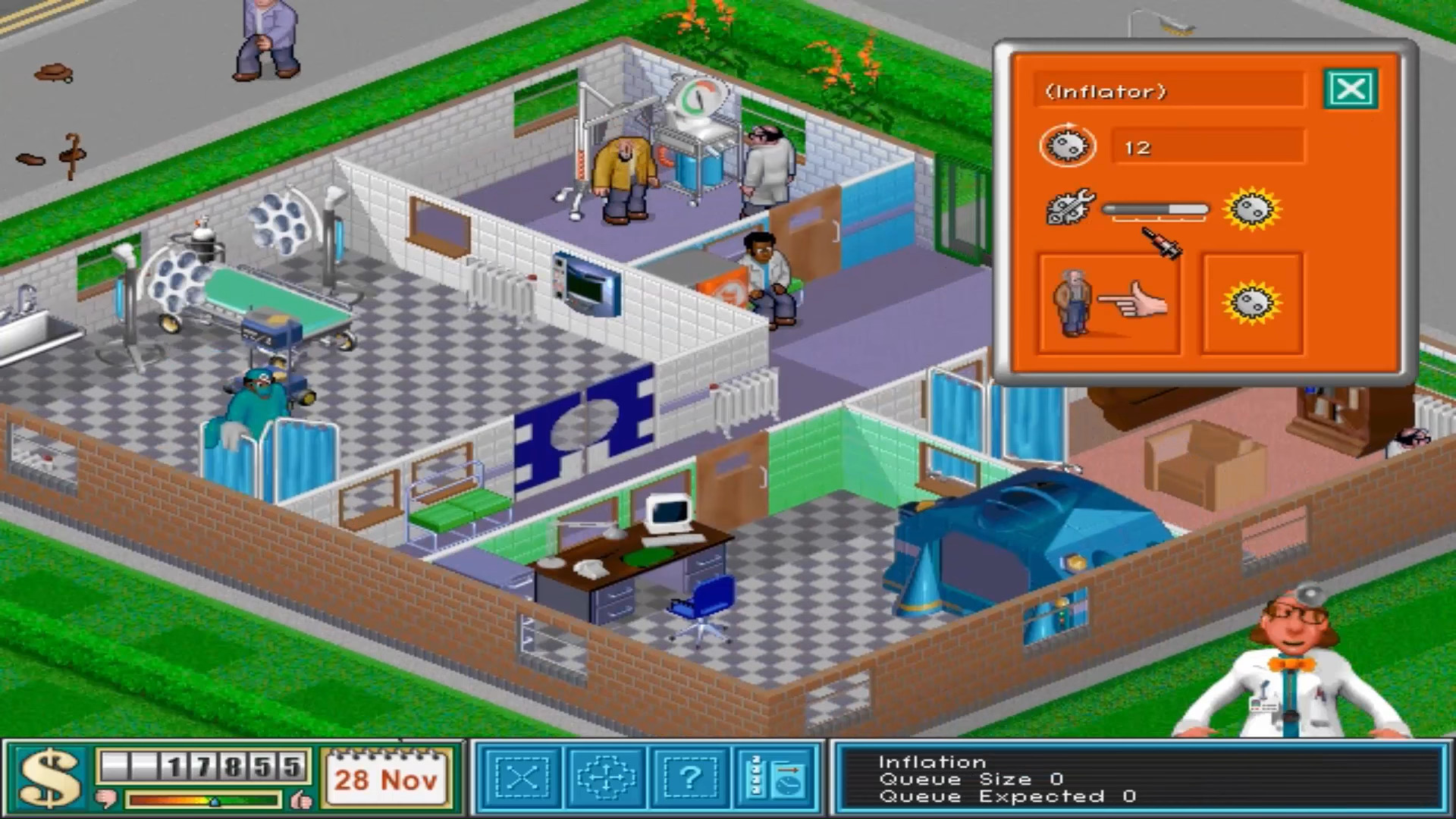1456x819 pixels.
Task: Expand the Inflator title bar field
Action: [x=1168, y=90]
